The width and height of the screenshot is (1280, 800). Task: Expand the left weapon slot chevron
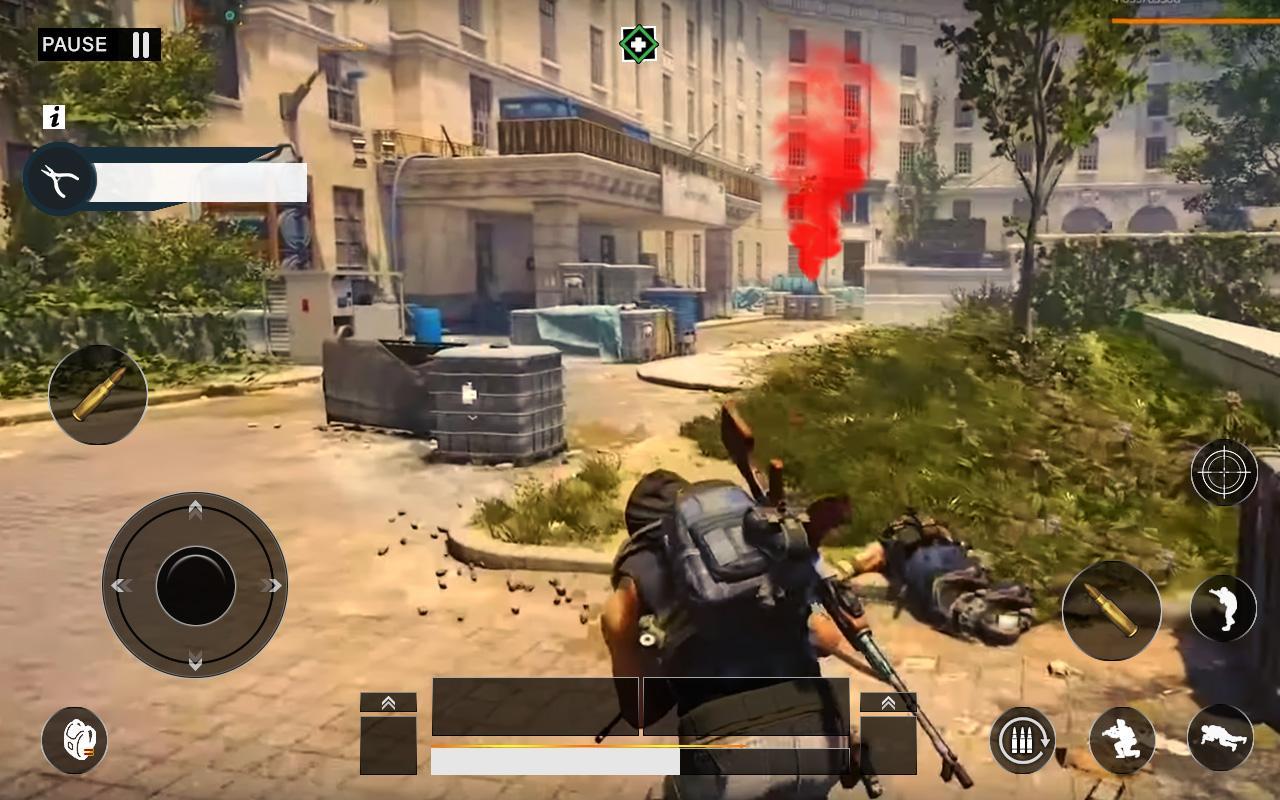click(x=388, y=704)
